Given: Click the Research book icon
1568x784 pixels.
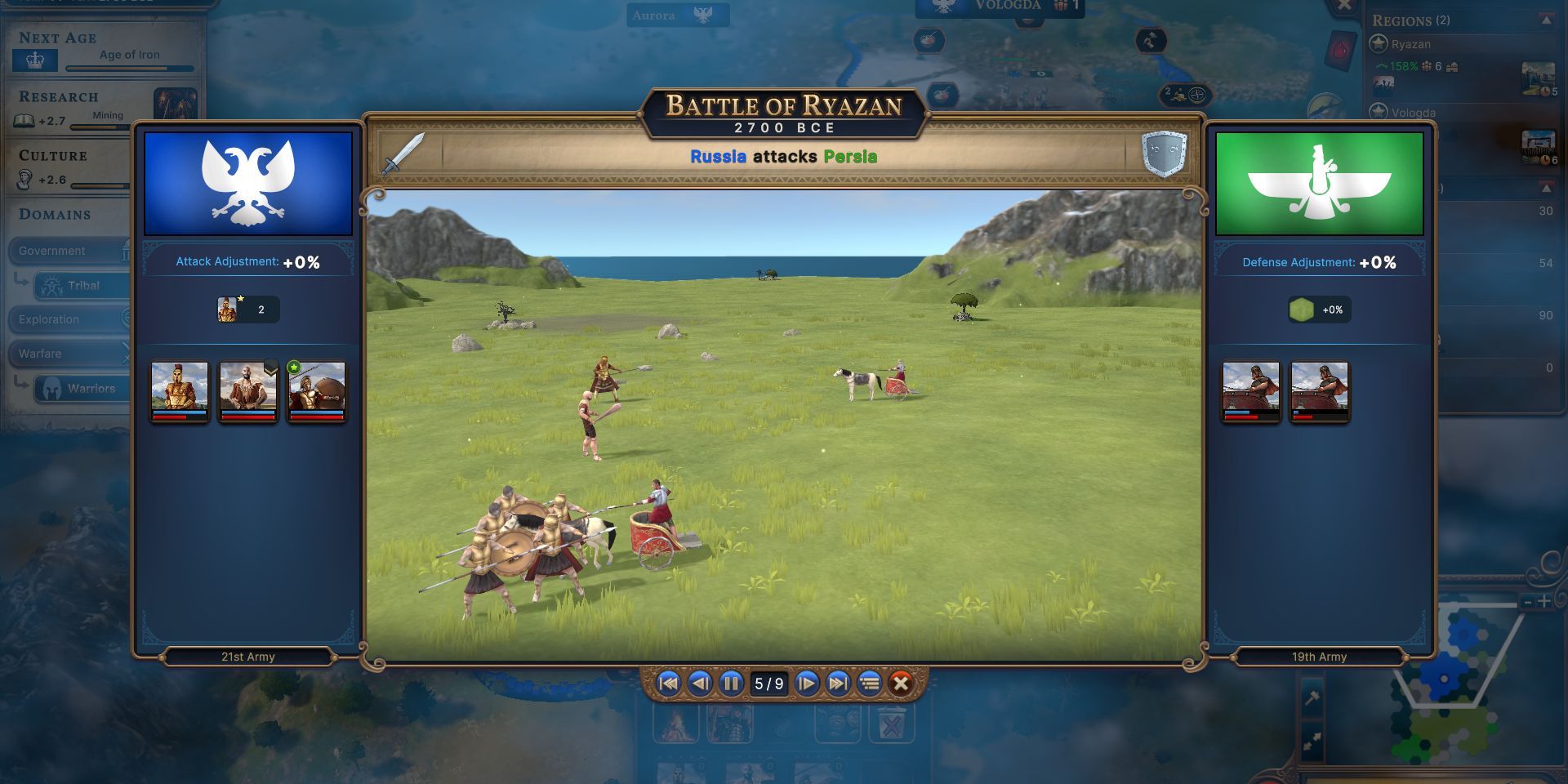Looking at the screenshot, I should point(24,120).
